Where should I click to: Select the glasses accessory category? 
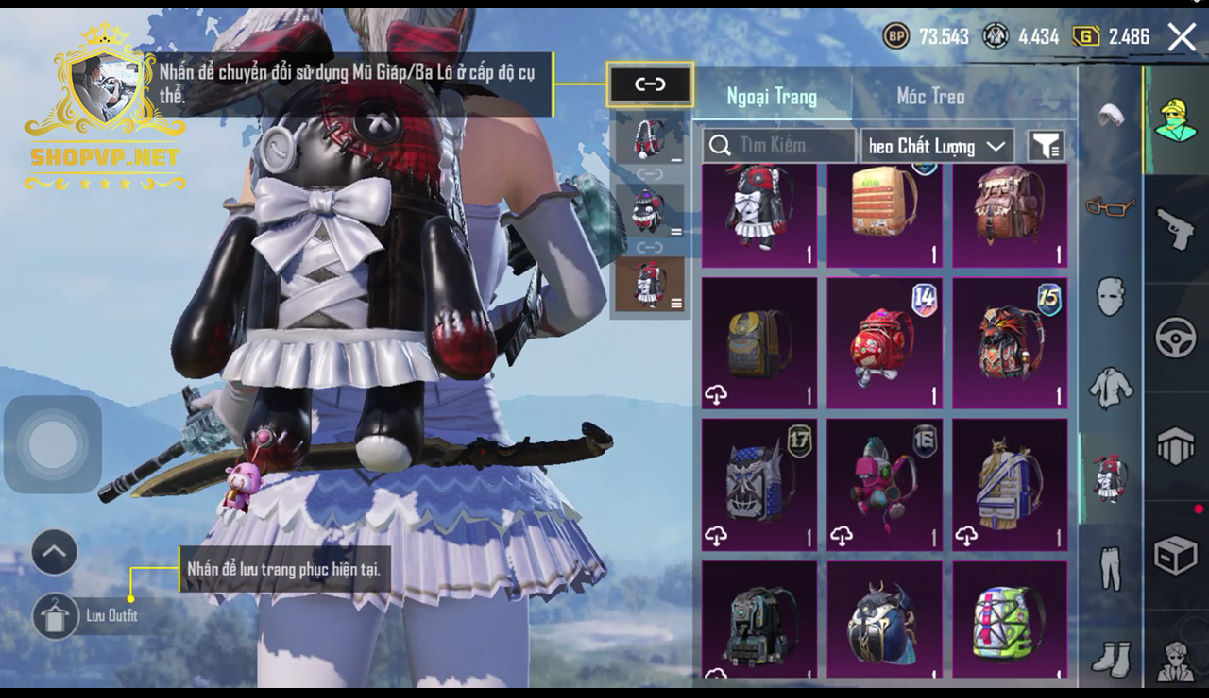click(x=1110, y=206)
